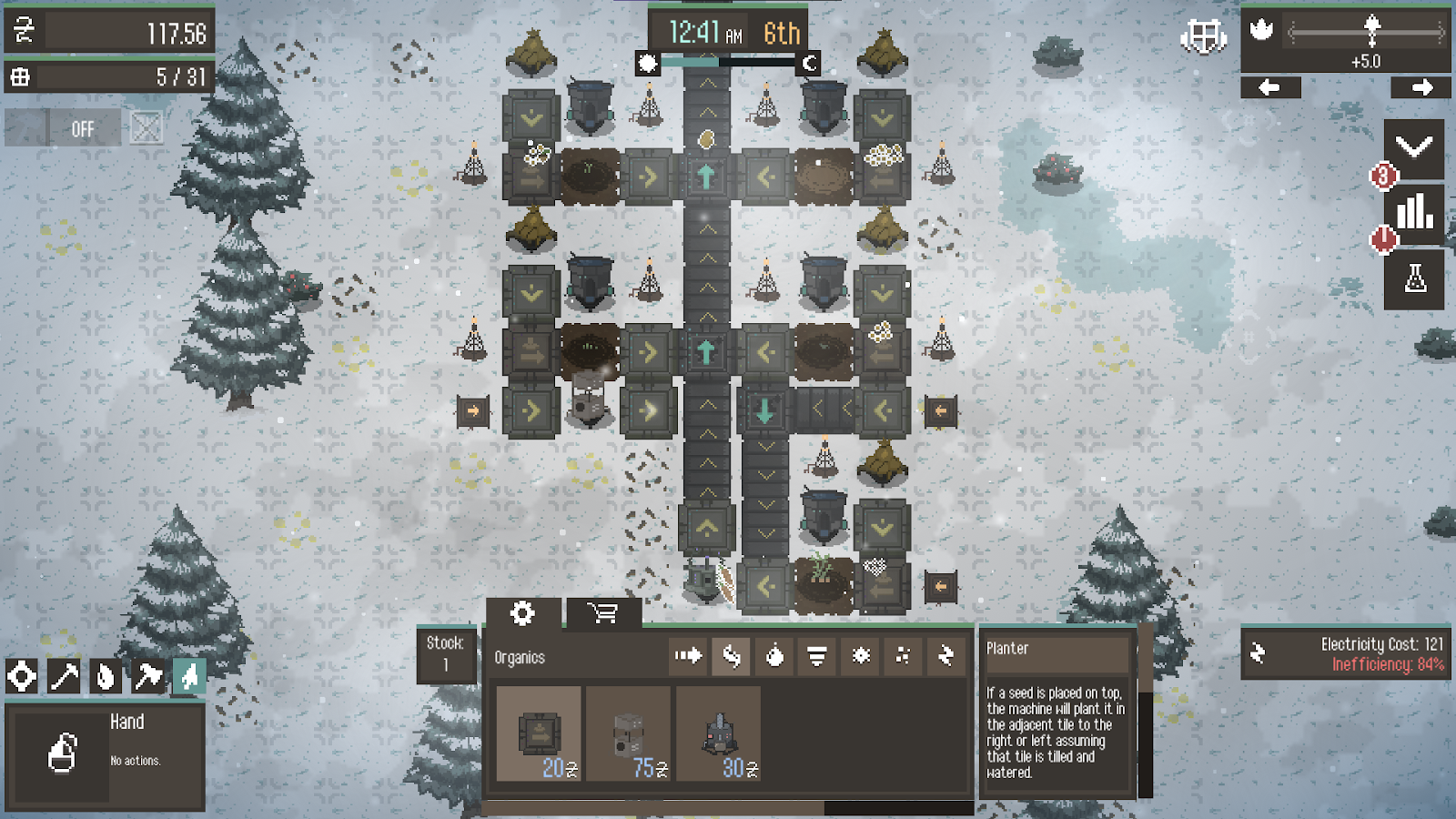Open the gear tab of the build panel
Viewport: 1456px width, 819px height.
coord(522,613)
